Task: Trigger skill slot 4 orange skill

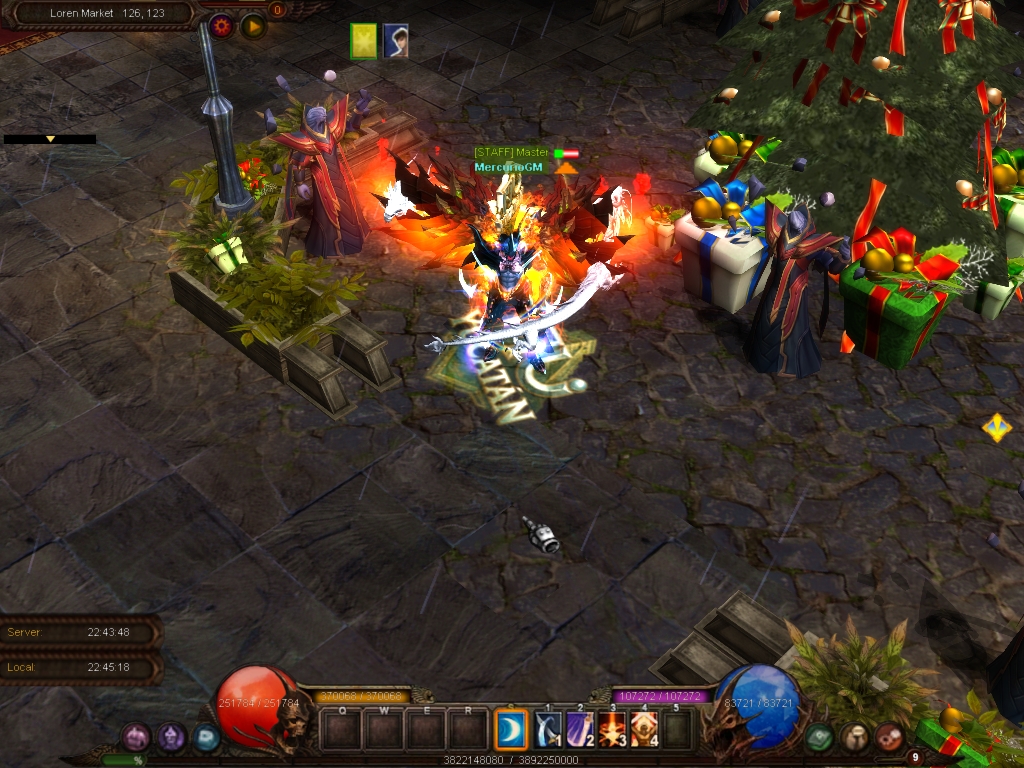Action: click(x=645, y=730)
